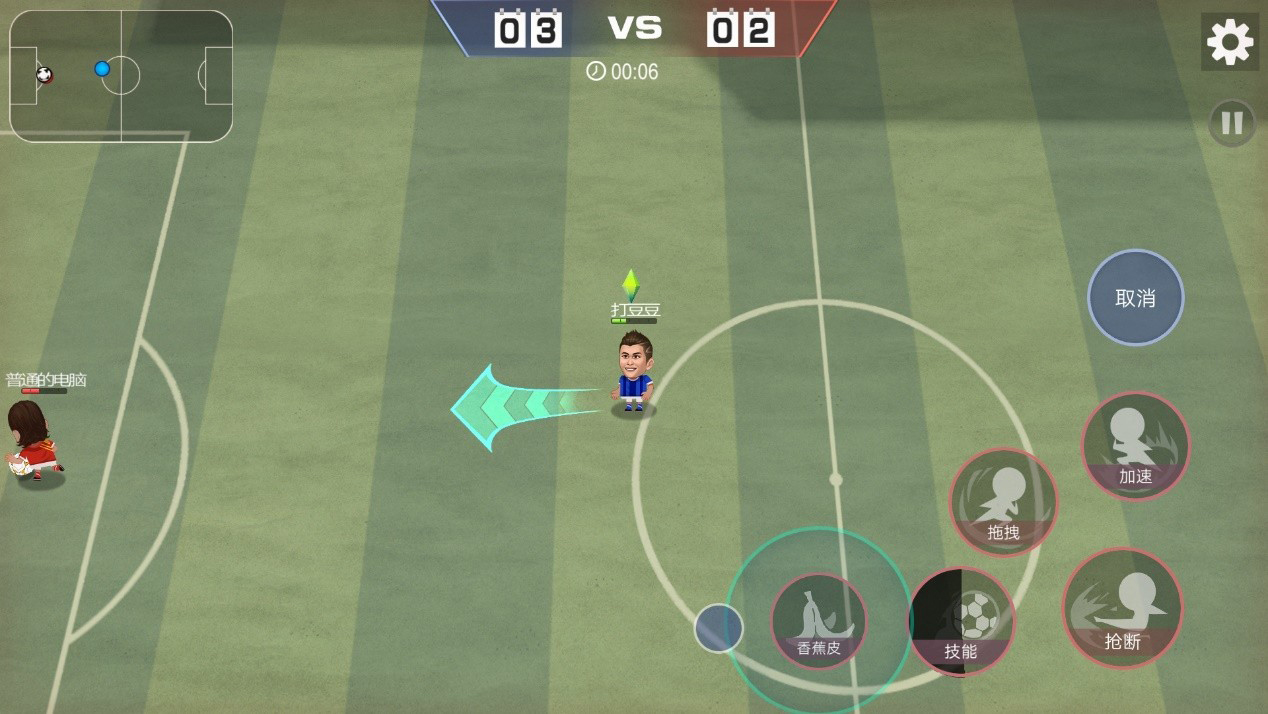
Task: Use the 拖拽 drag skill
Action: coord(1003,502)
